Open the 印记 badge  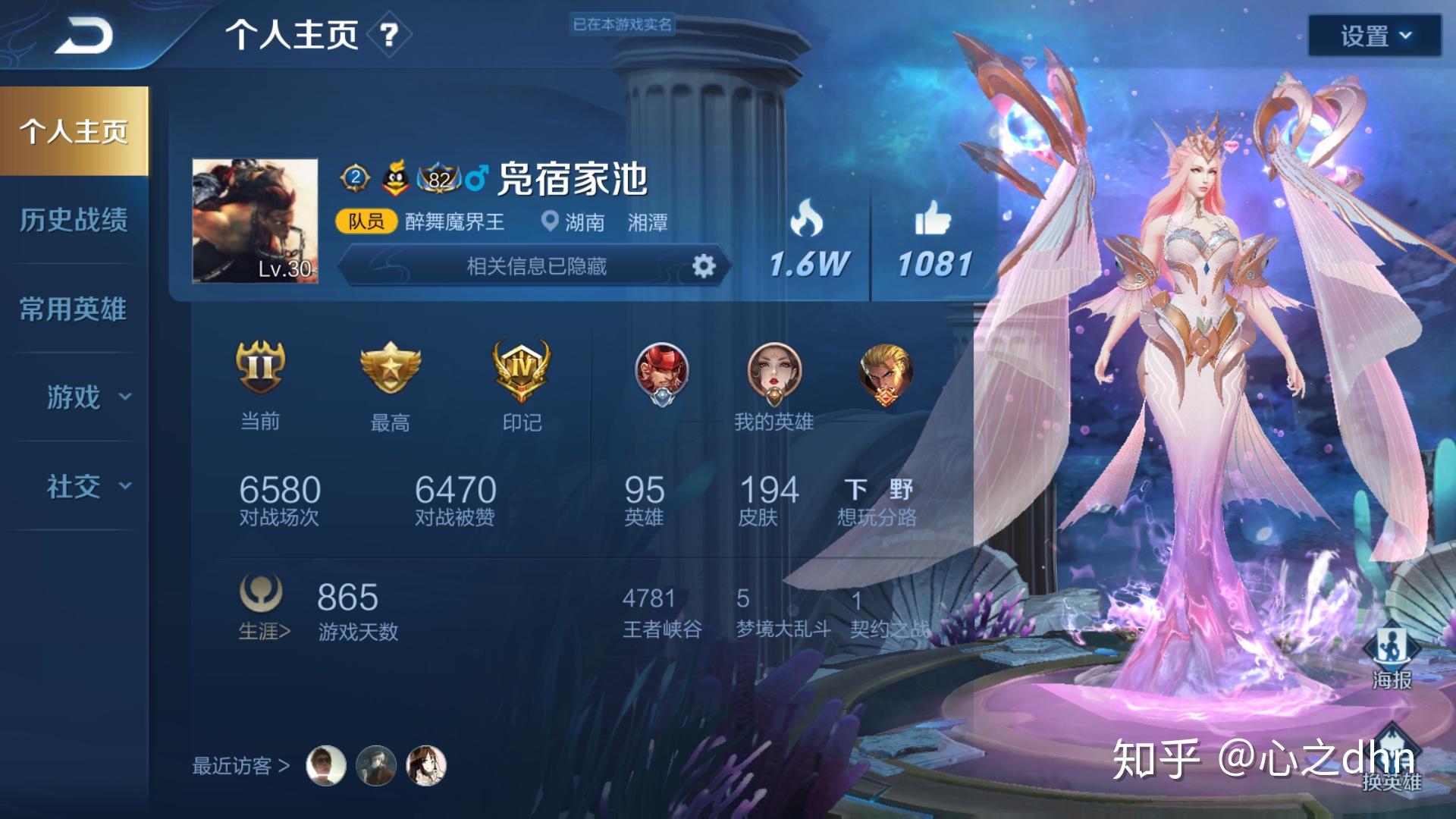(522, 369)
